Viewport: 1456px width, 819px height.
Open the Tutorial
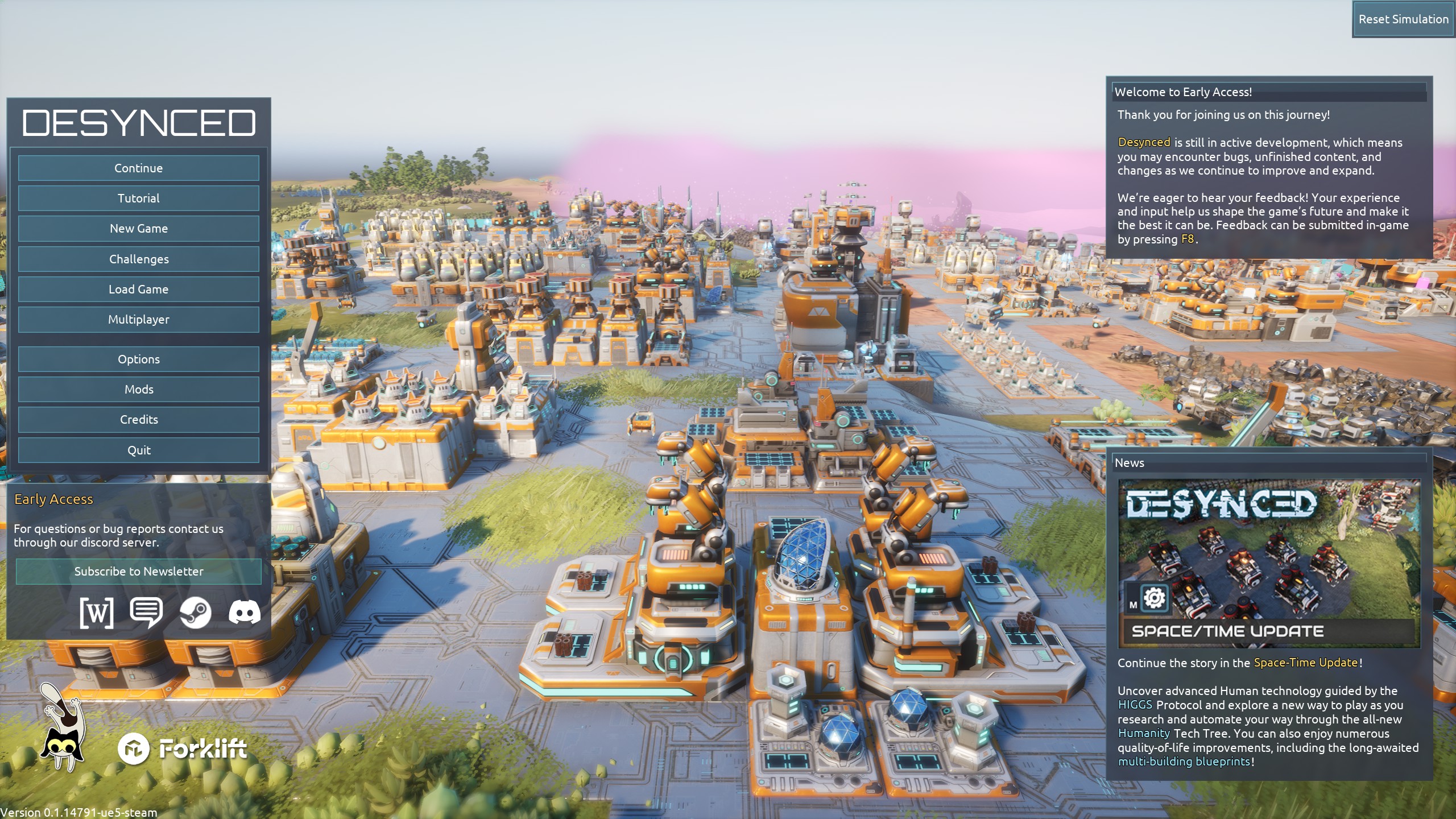(x=138, y=198)
